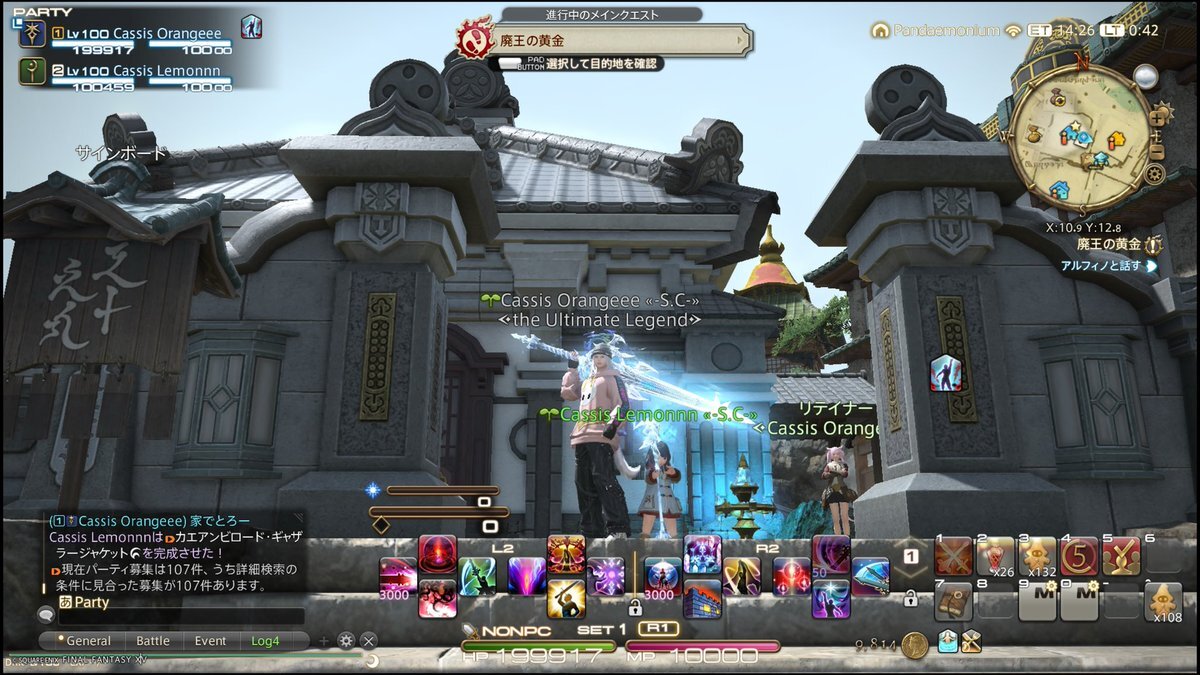Open the Event chat tab
1200x675 pixels.
point(210,641)
